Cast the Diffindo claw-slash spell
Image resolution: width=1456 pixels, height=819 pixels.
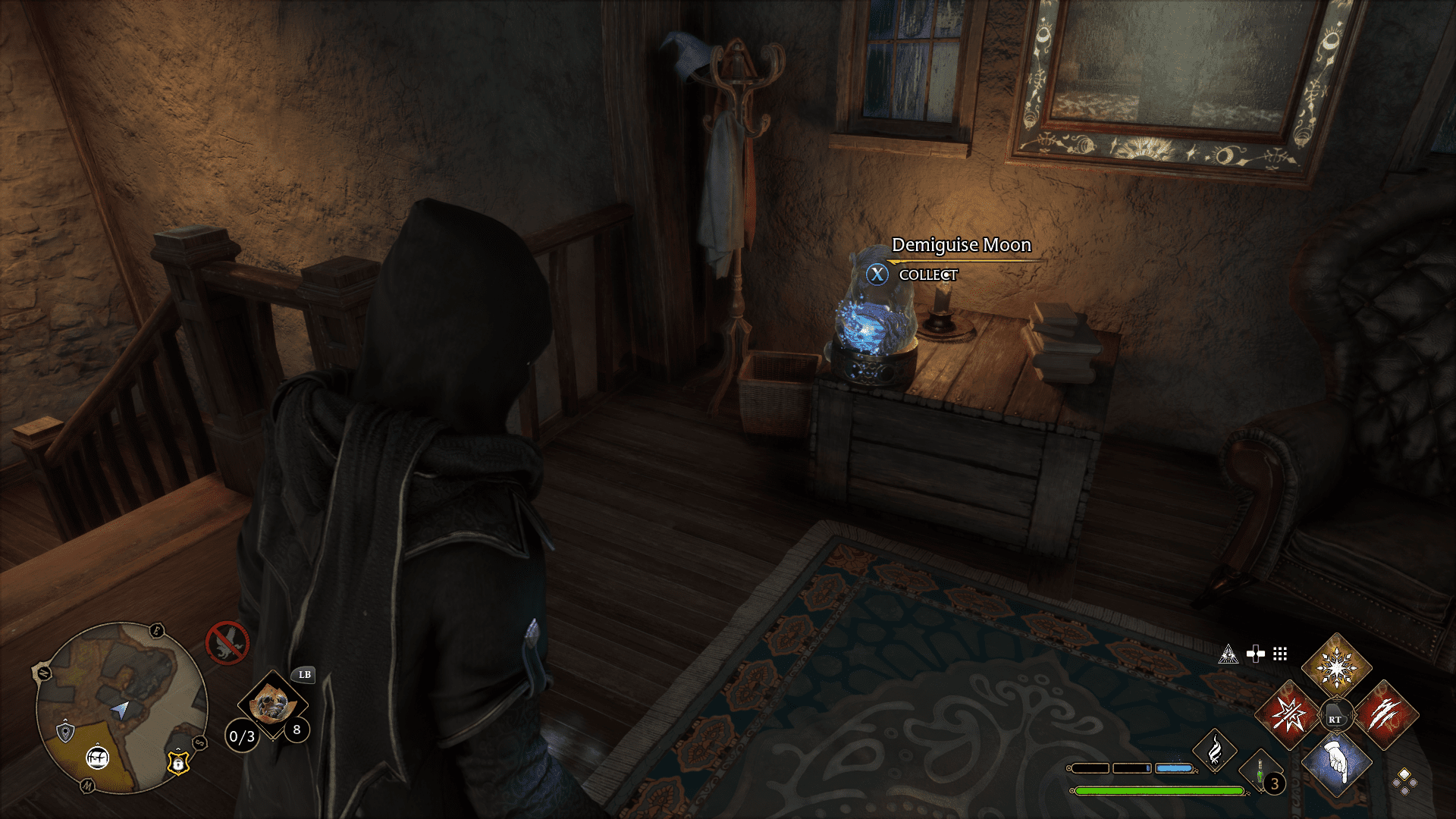[1385, 715]
